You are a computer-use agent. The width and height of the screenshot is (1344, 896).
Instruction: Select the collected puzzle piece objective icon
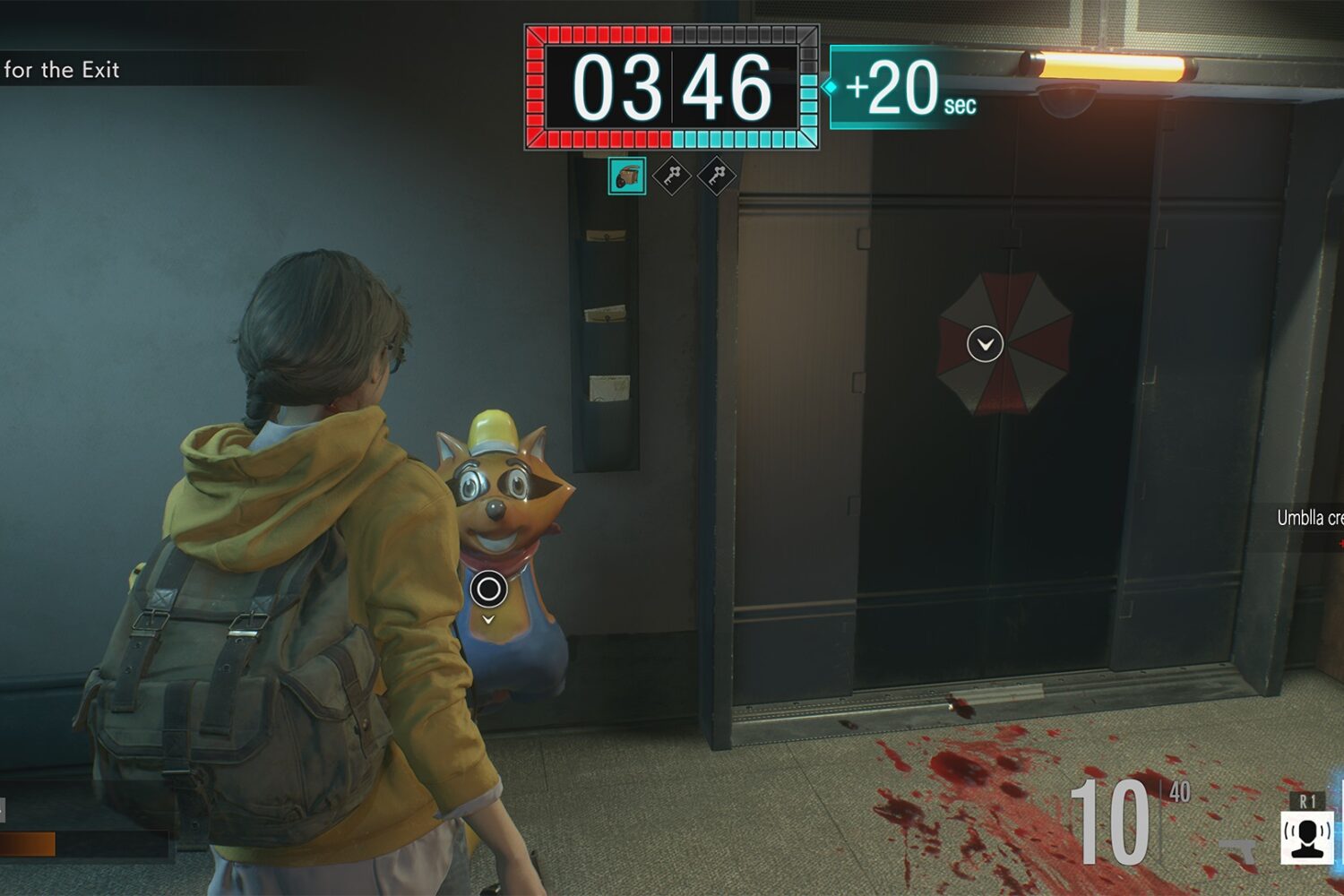tap(627, 176)
